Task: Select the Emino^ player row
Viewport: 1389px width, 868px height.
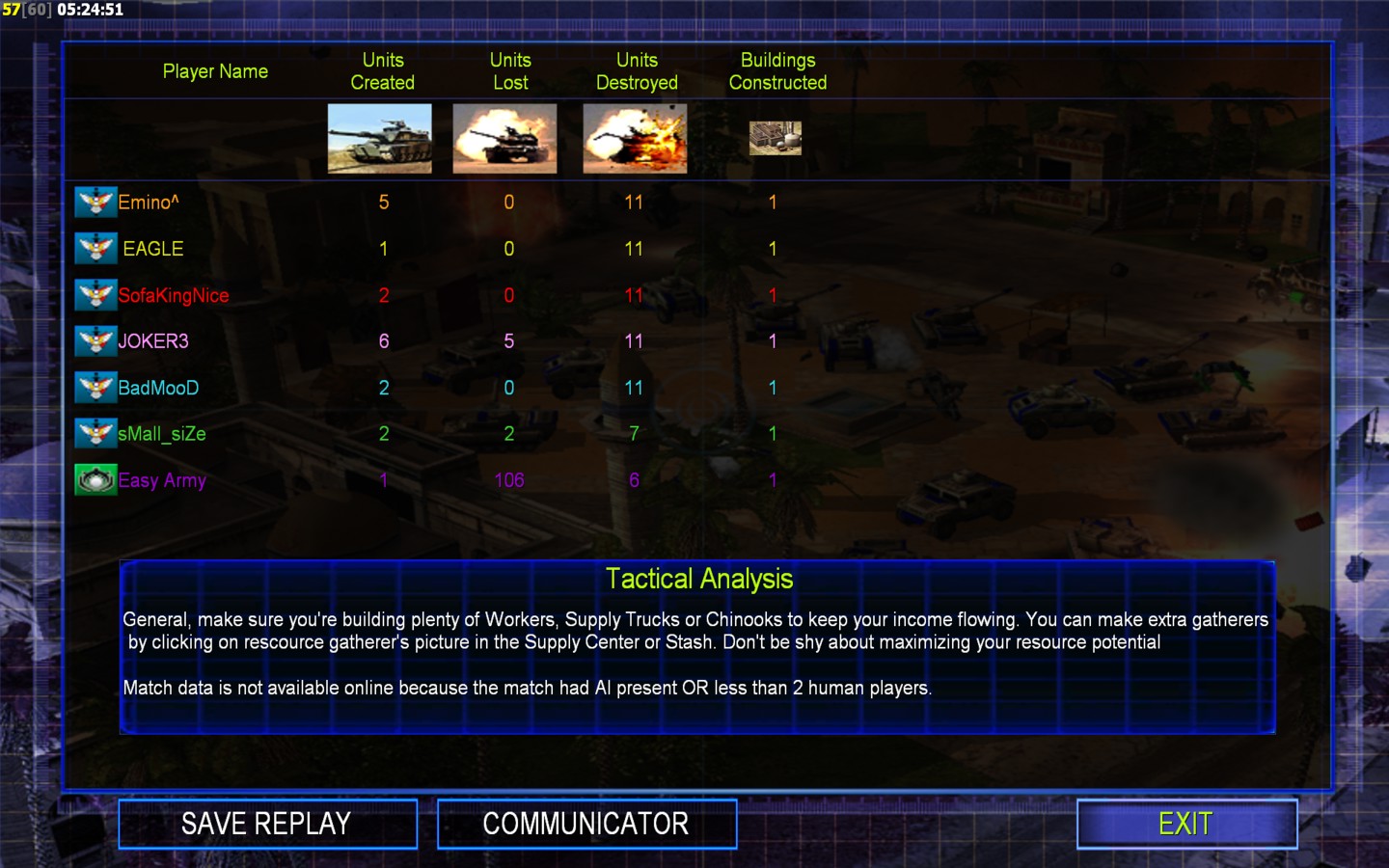Action: [x=149, y=203]
